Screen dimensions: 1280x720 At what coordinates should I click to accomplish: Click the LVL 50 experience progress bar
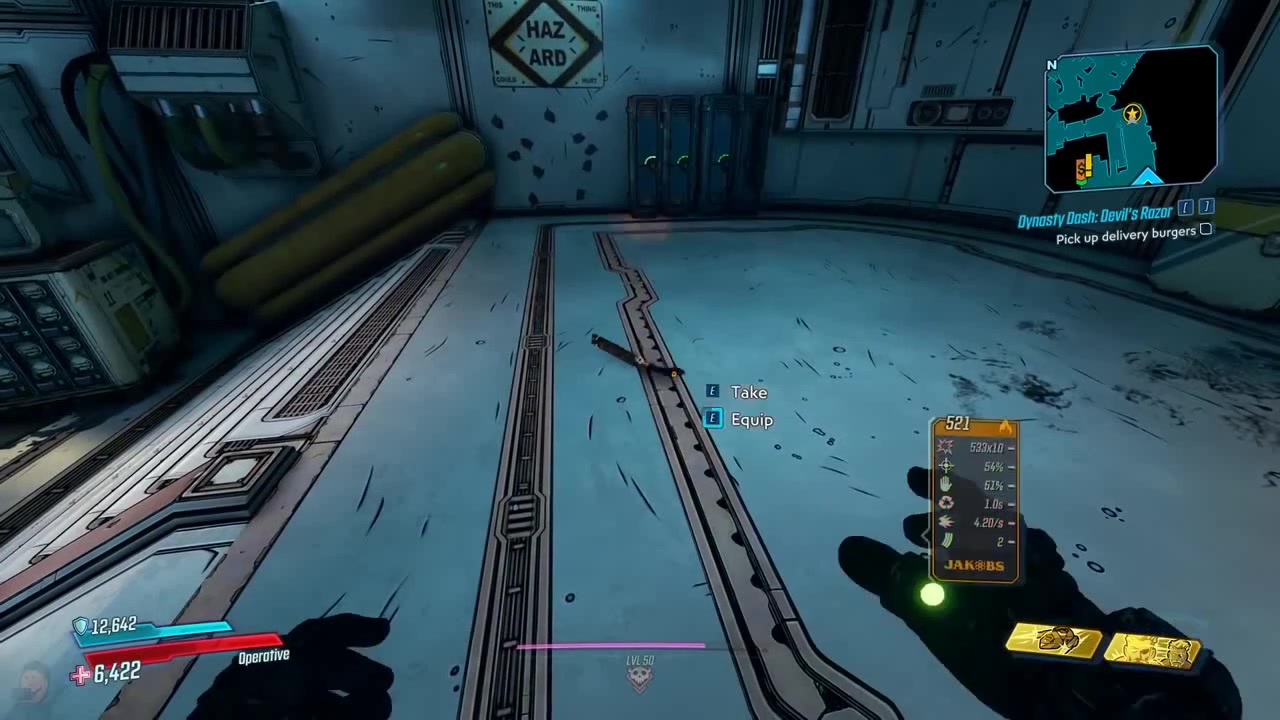tap(612, 647)
